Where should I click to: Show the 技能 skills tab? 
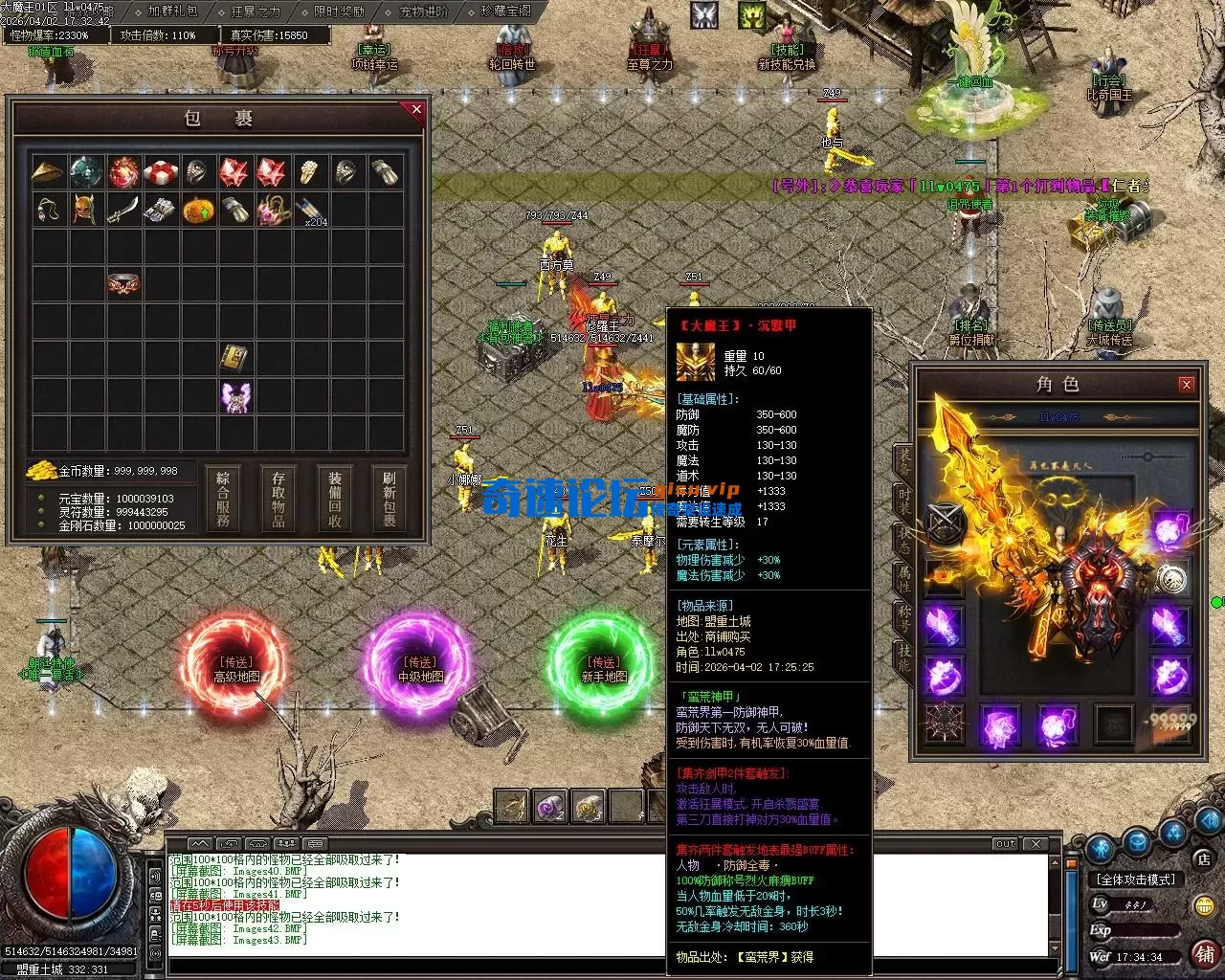coord(903,656)
